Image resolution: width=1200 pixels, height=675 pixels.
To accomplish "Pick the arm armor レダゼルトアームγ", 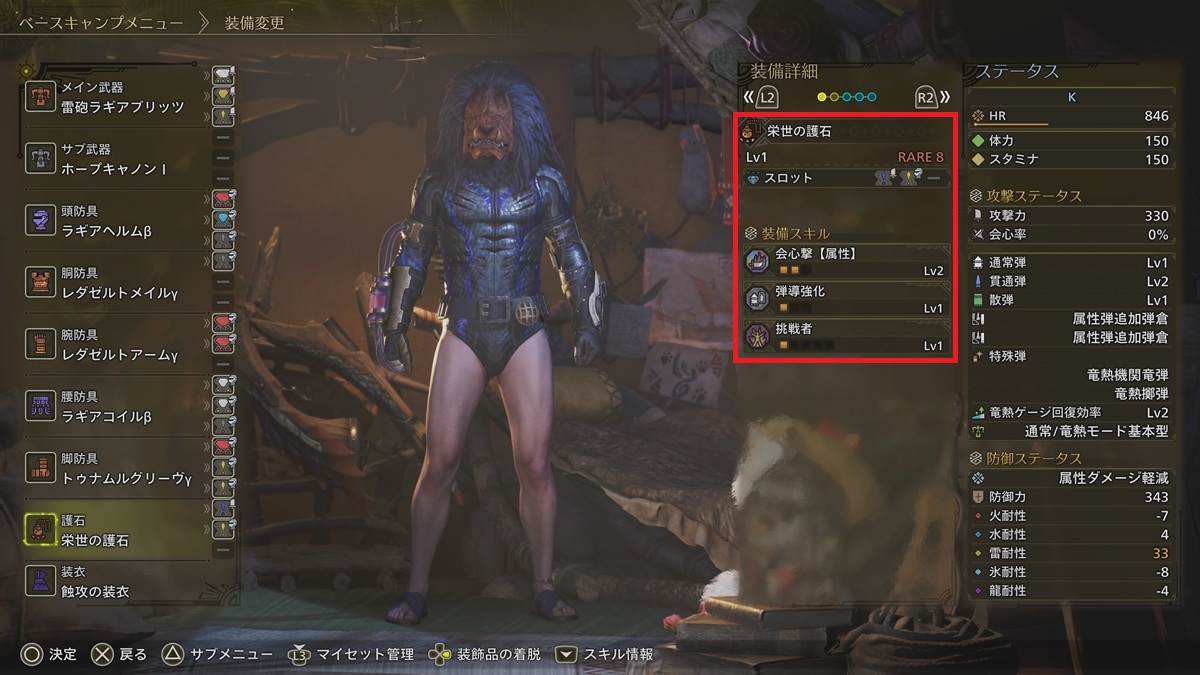I will click(x=120, y=345).
